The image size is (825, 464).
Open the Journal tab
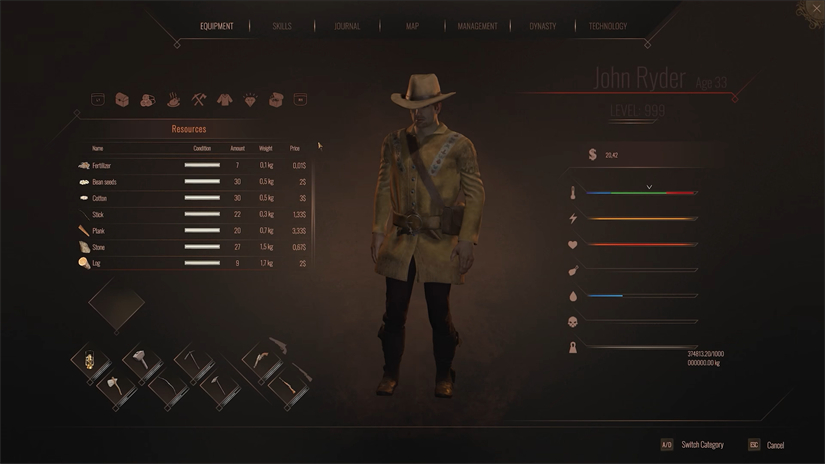pyautogui.click(x=347, y=26)
